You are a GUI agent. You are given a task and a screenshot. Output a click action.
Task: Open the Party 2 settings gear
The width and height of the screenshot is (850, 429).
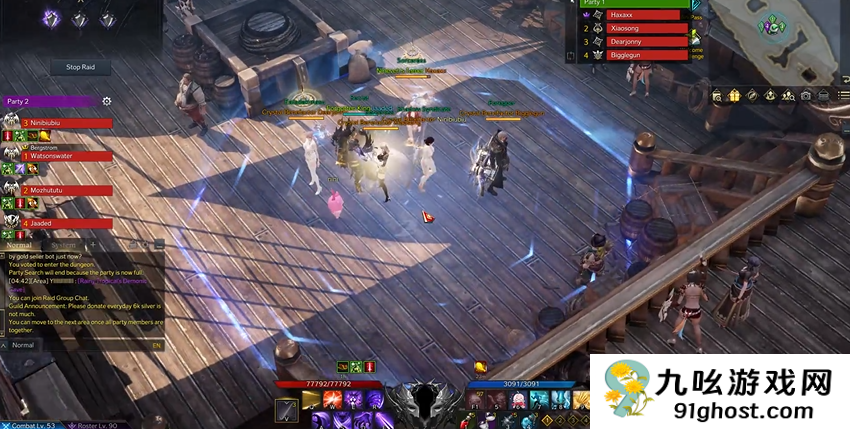107,101
